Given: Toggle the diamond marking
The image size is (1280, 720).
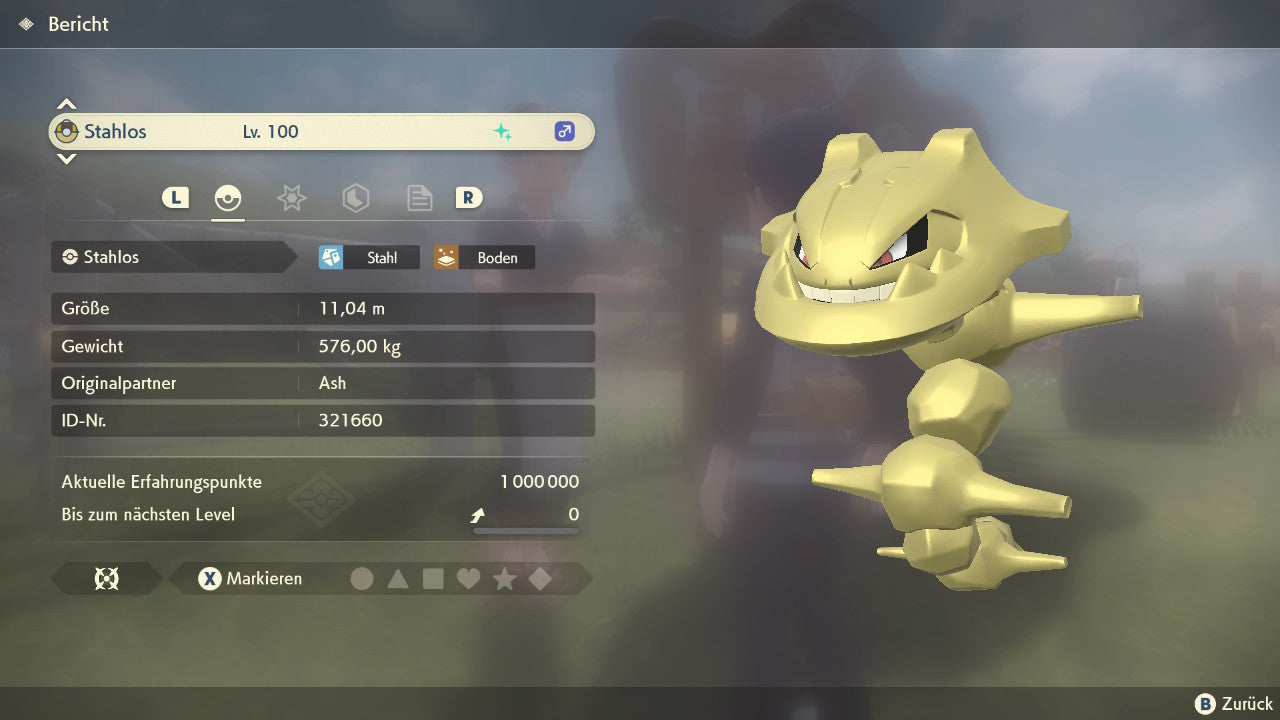Looking at the screenshot, I should coord(540,578).
